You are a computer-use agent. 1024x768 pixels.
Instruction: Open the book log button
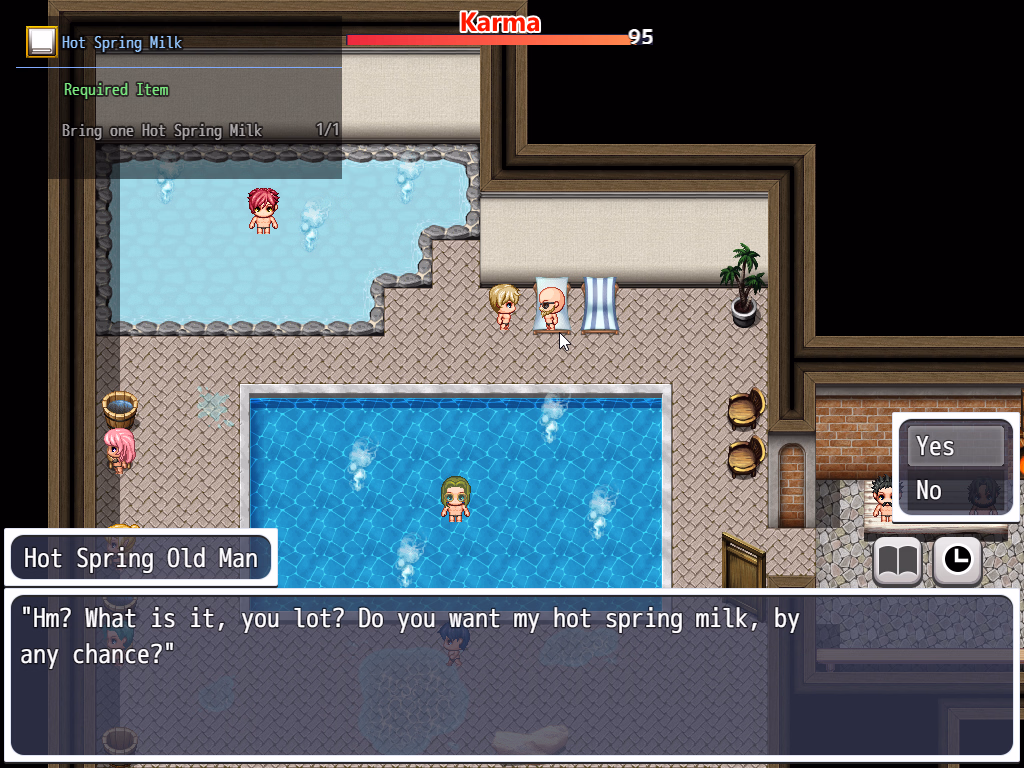(897, 562)
